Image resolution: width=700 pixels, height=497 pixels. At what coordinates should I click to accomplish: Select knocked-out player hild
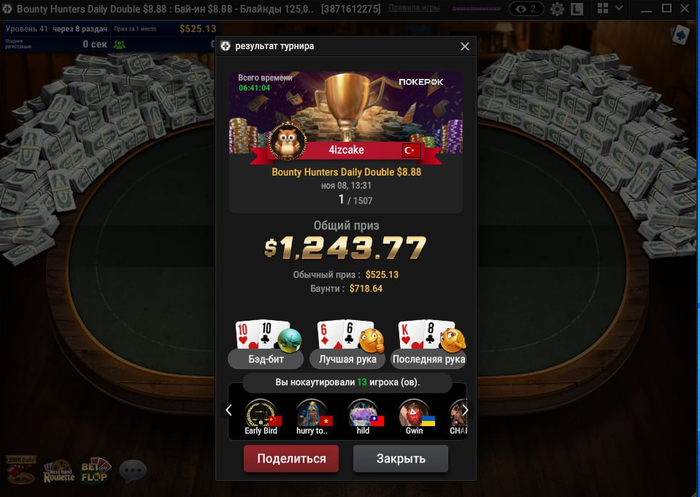pyautogui.click(x=362, y=417)
